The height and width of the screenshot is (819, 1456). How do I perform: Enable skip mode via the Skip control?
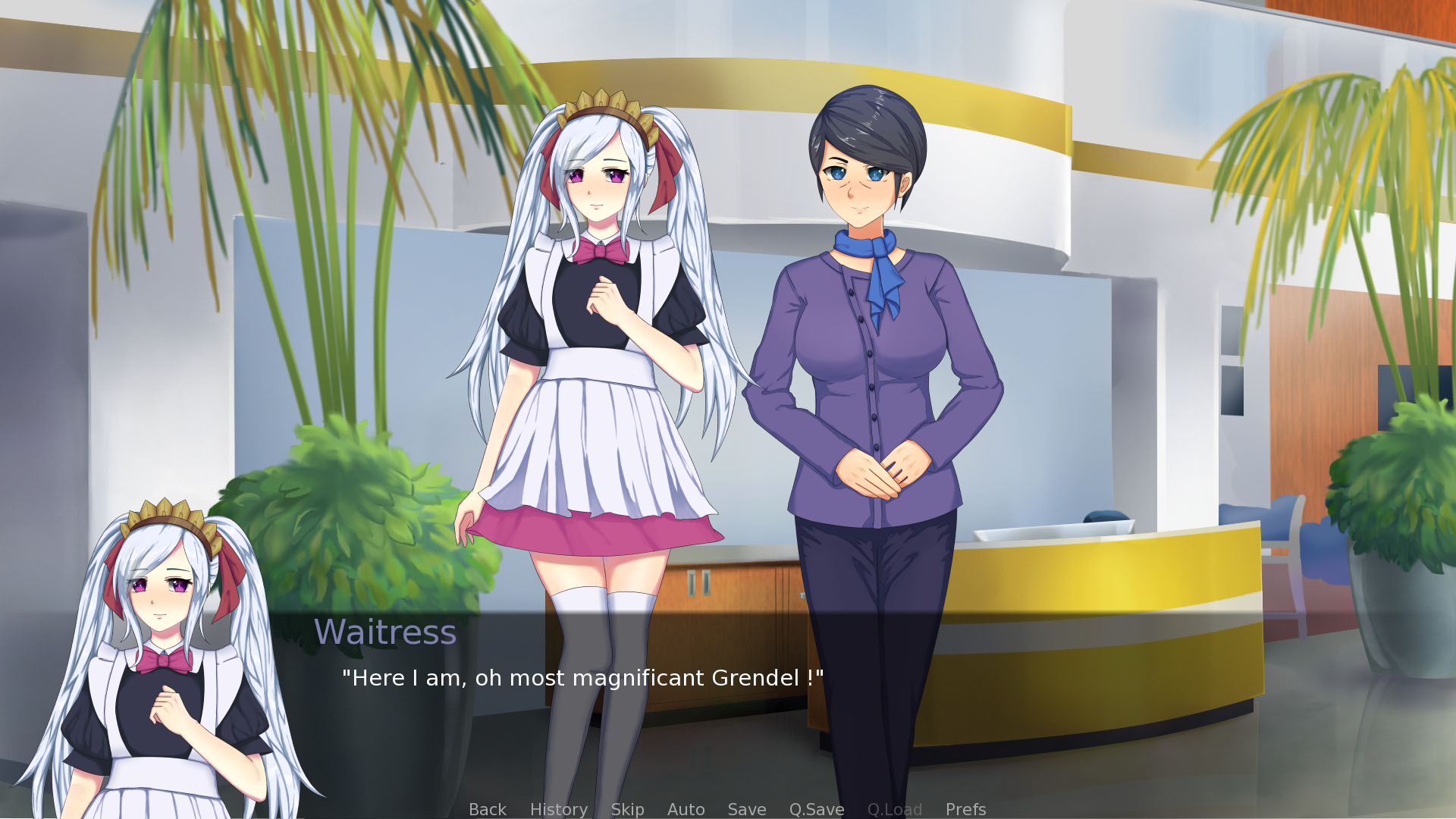click(x=628, y=809)
